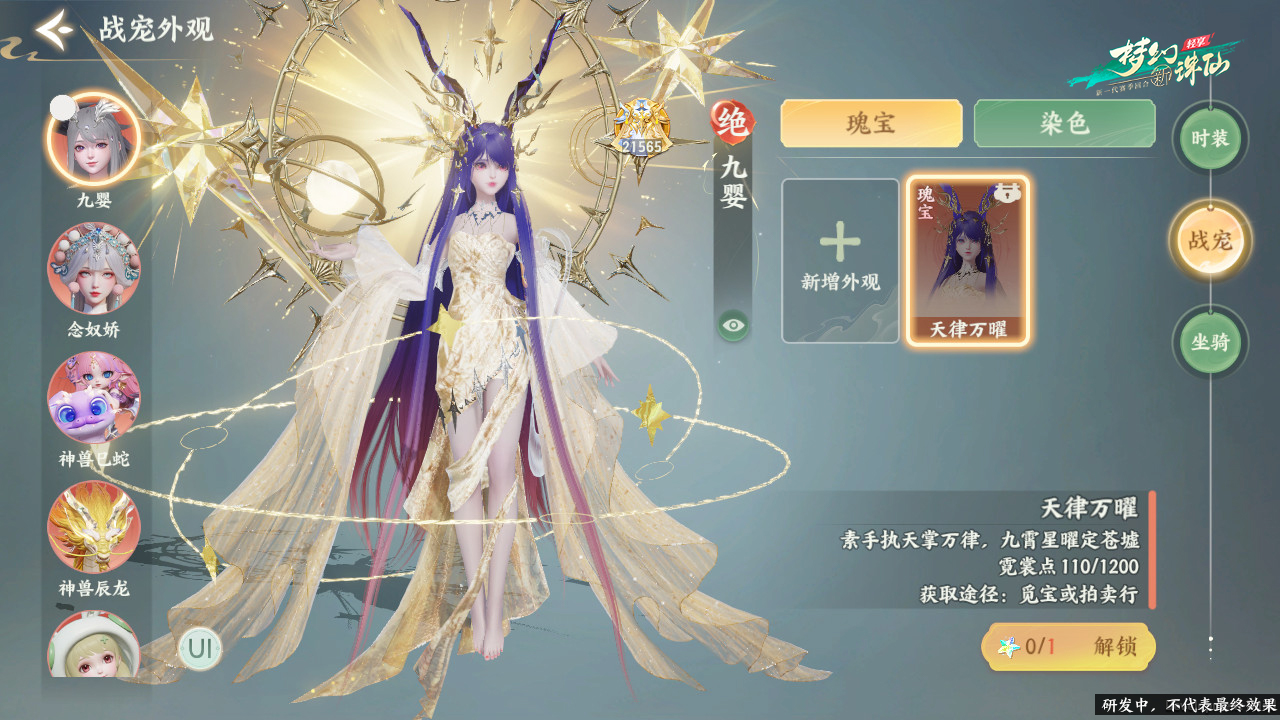Screen dimensions: 1280x720
Task: Open the 时装 tab on the right
Action: tap(1210, 140)
